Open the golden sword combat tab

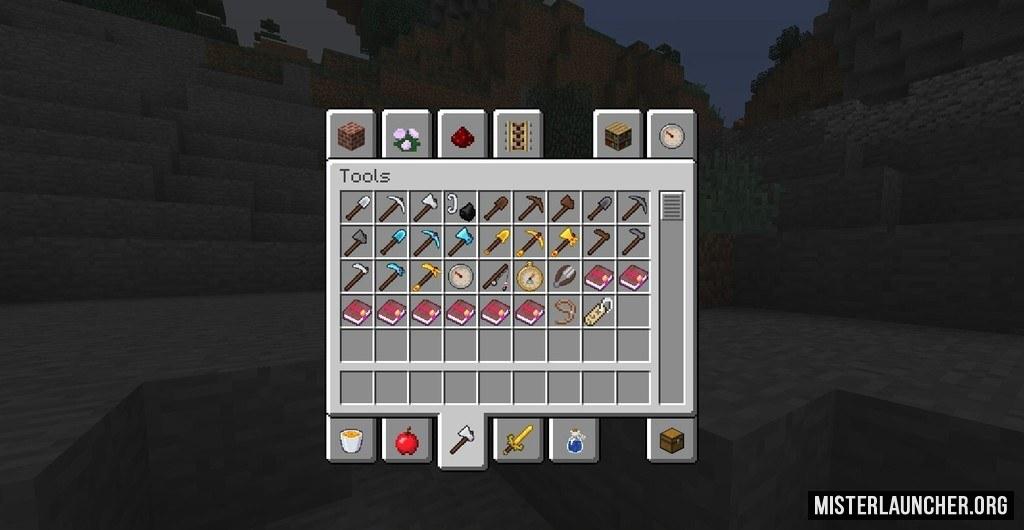coord(518,440)
